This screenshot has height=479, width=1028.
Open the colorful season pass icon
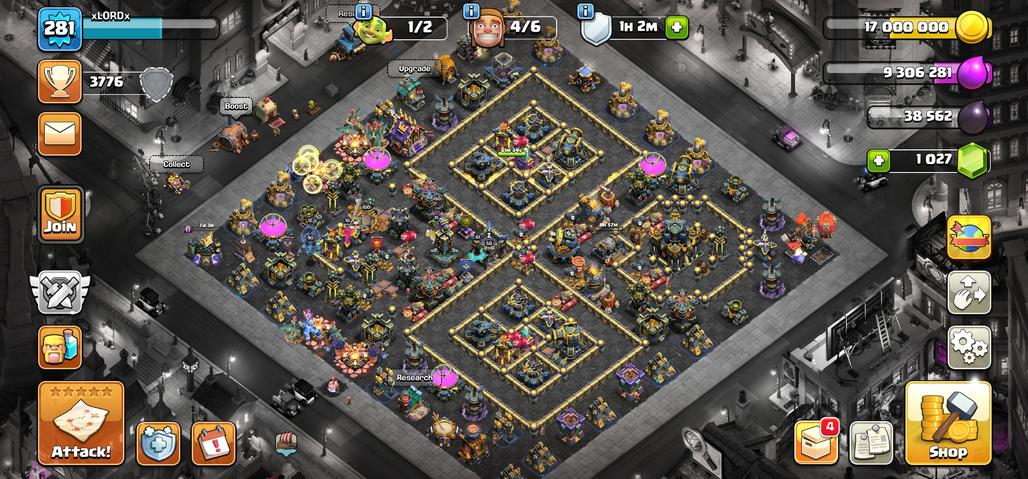point(968,237)
